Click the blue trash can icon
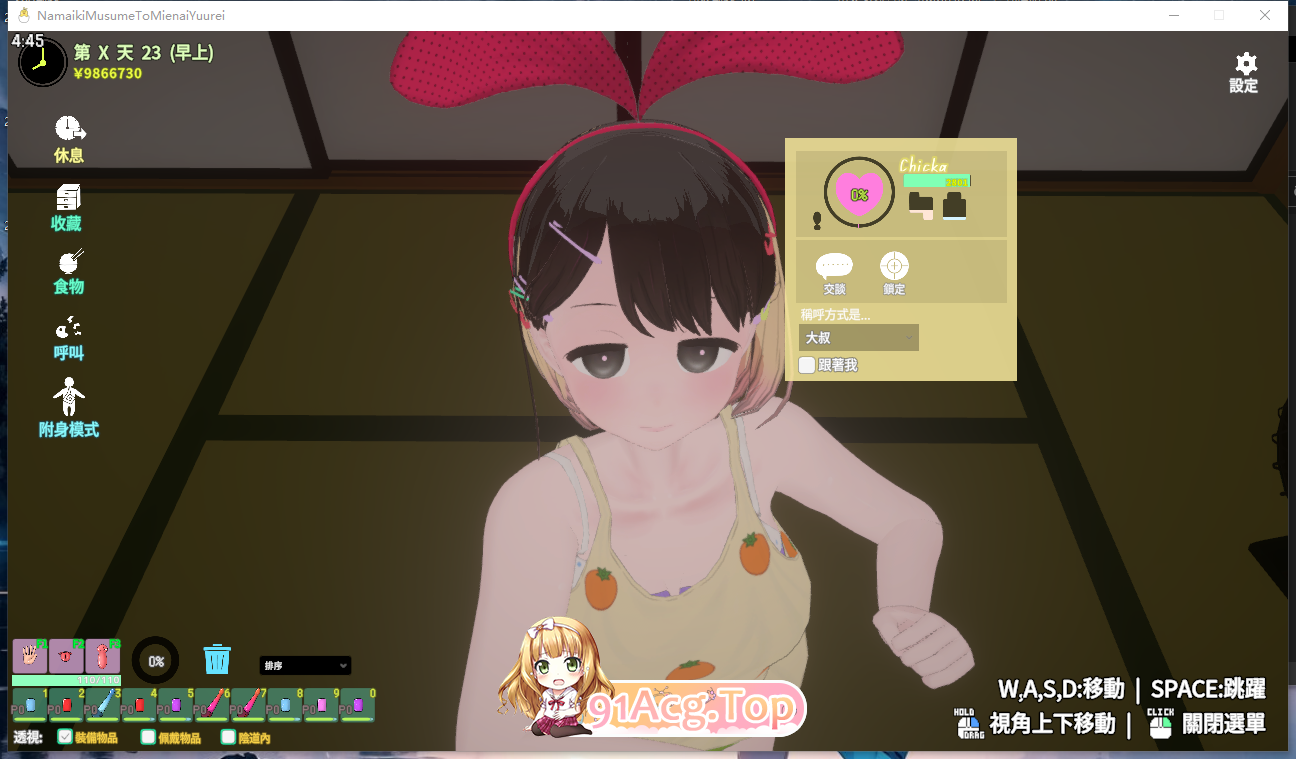The width and height of the screenshot is (1296, 759). [x=217, y=659]
